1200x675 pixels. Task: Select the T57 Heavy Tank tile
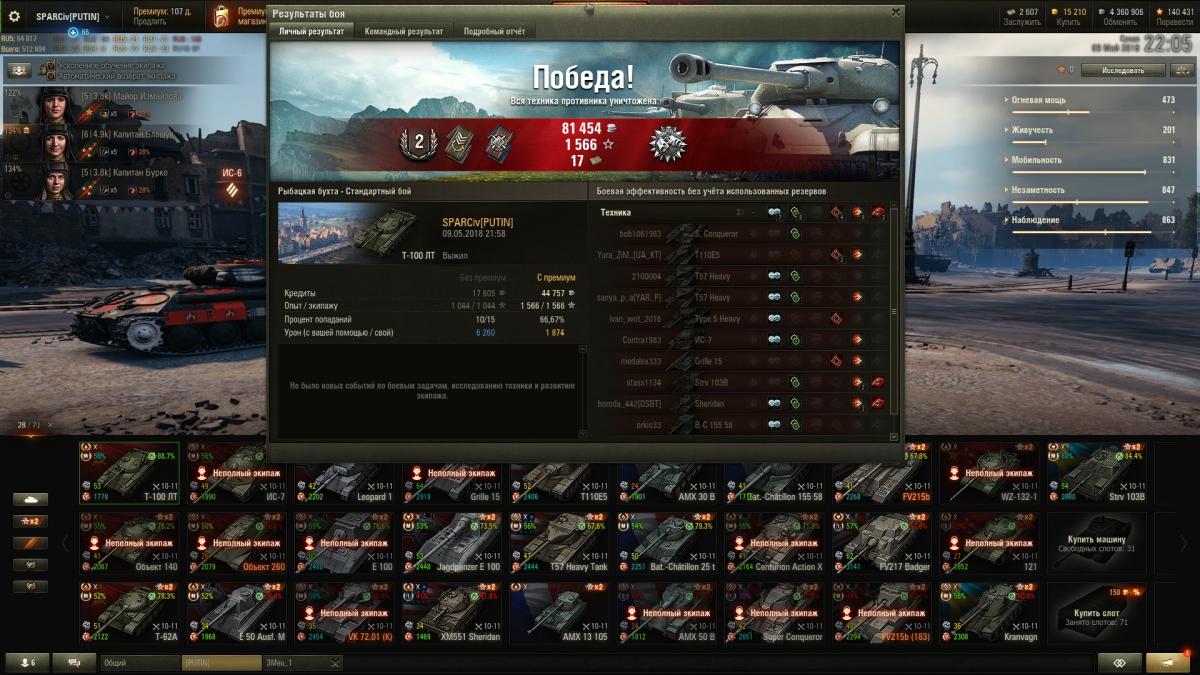[x=560, y=542]
